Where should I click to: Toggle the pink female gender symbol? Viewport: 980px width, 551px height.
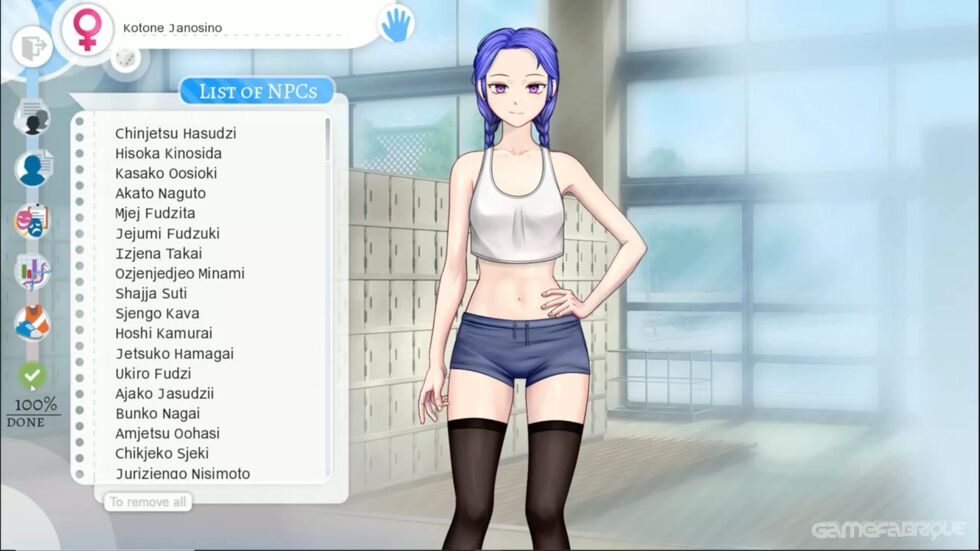[x=87, y=27]
